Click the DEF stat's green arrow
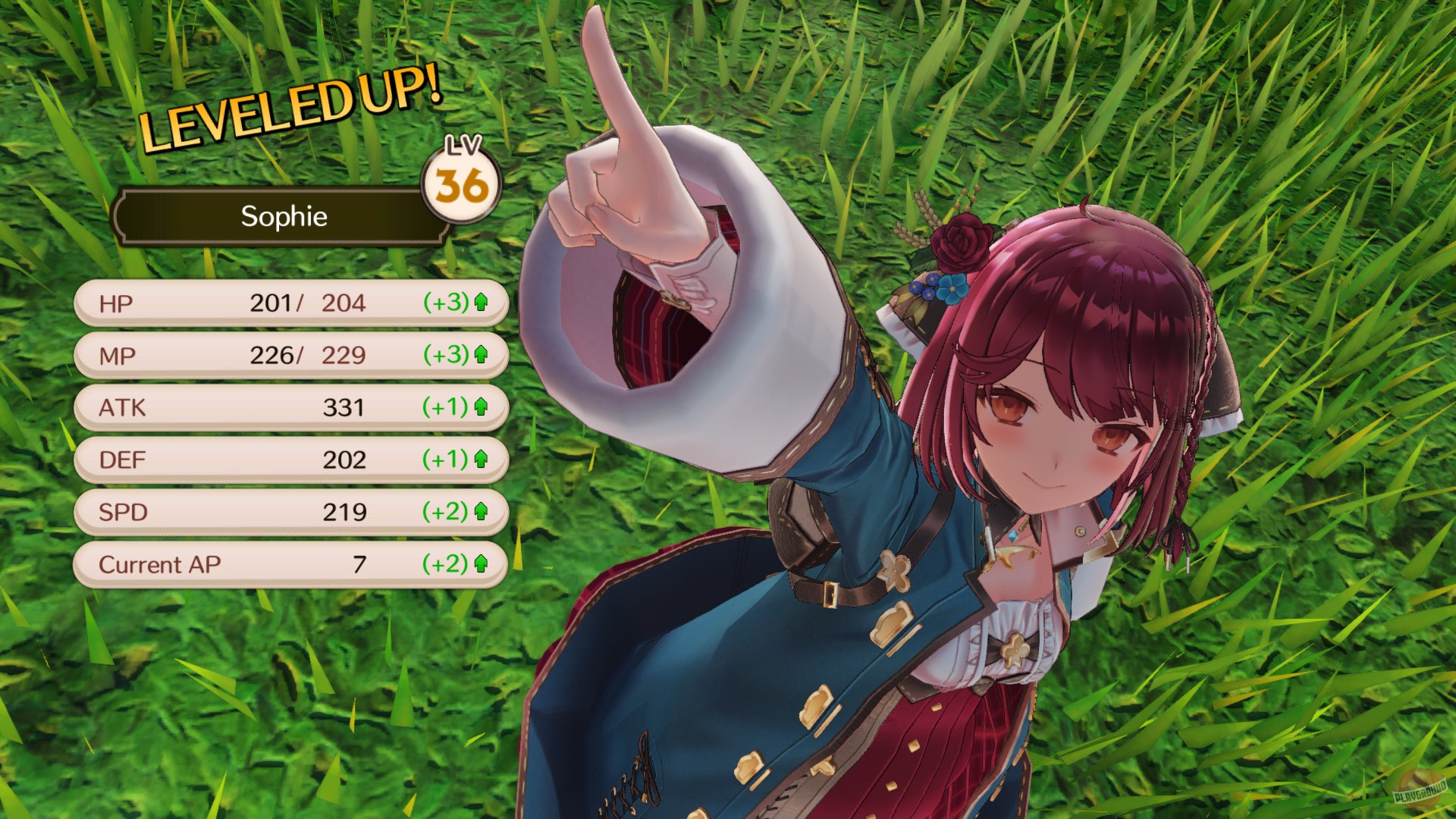The height and width of the screenshot is (819, 1456). (x=482, y=460)
